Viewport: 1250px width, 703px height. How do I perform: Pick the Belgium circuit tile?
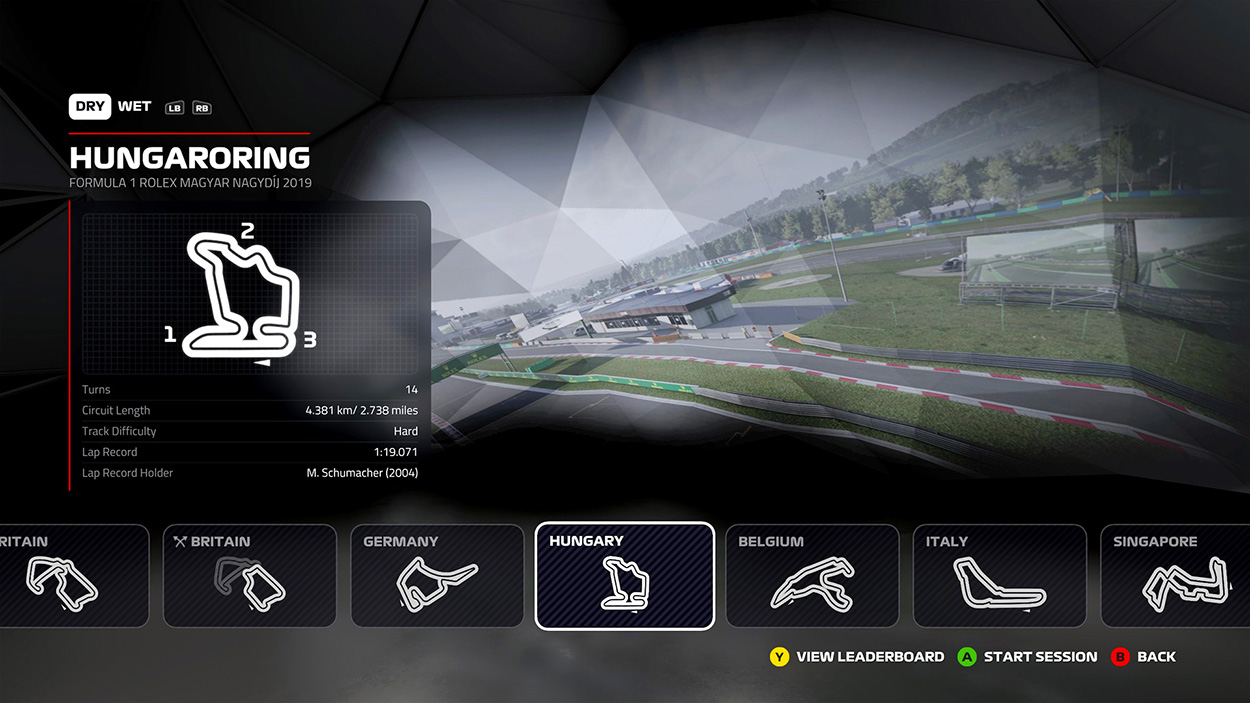(x=812, y=576)
